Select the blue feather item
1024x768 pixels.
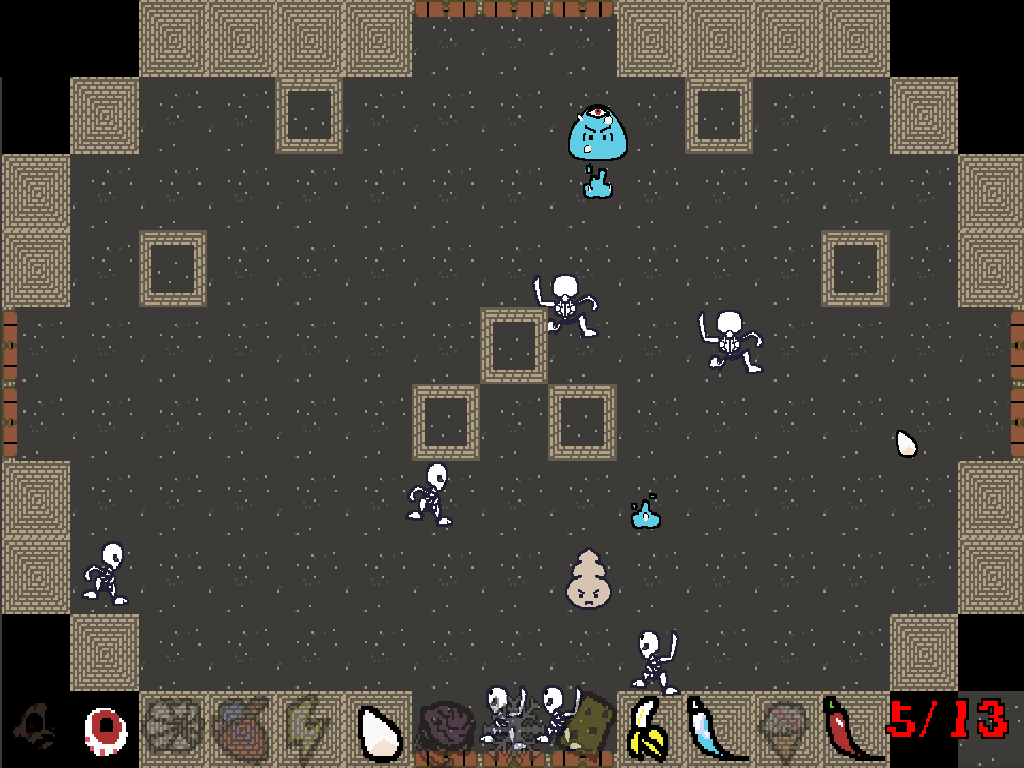[x=714, y=730]
